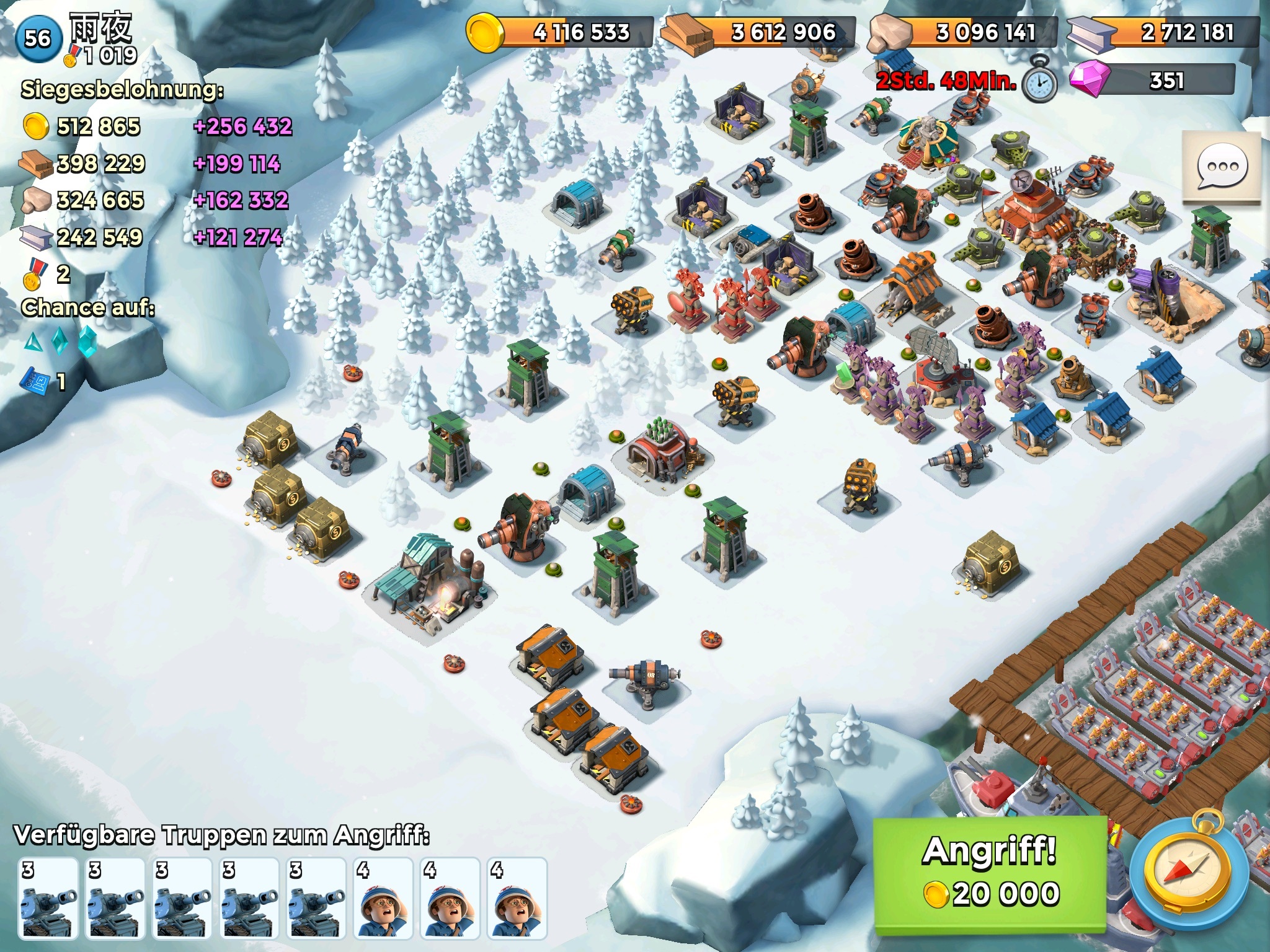Select the iron resource bar
The image size is (1270, 952).
pyautogui.click(x=1163, y=32)
